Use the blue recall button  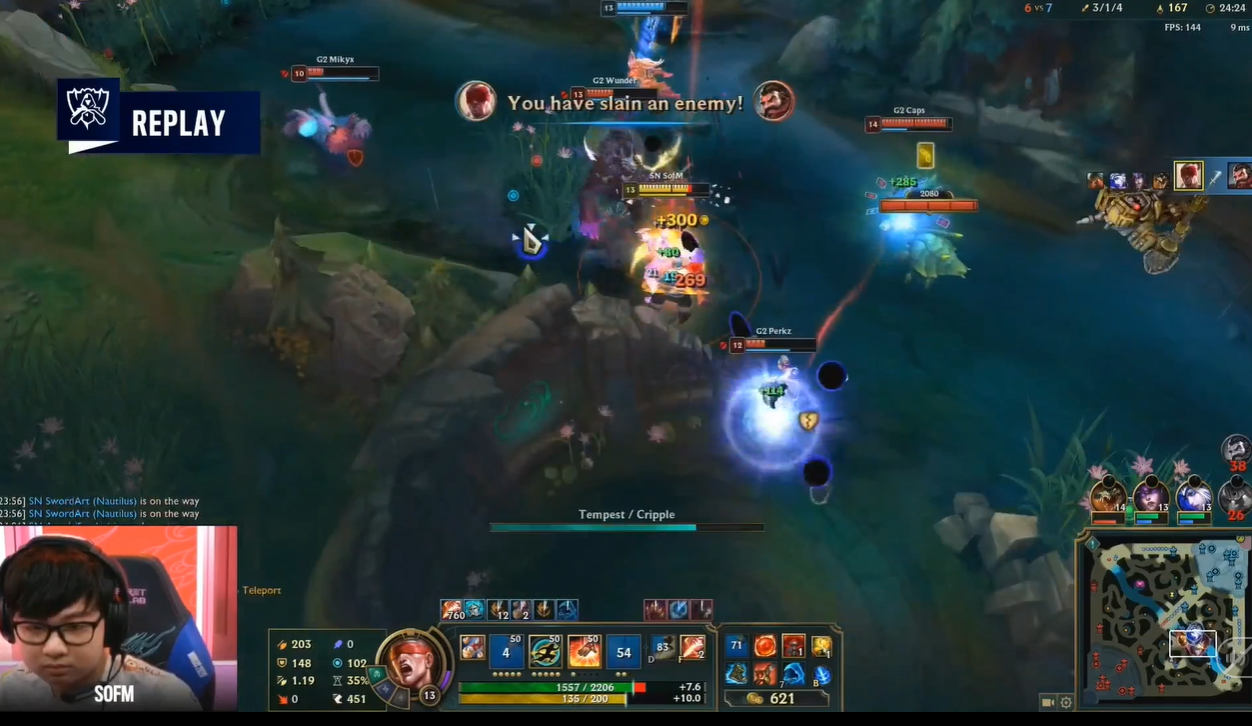(821, 675)
